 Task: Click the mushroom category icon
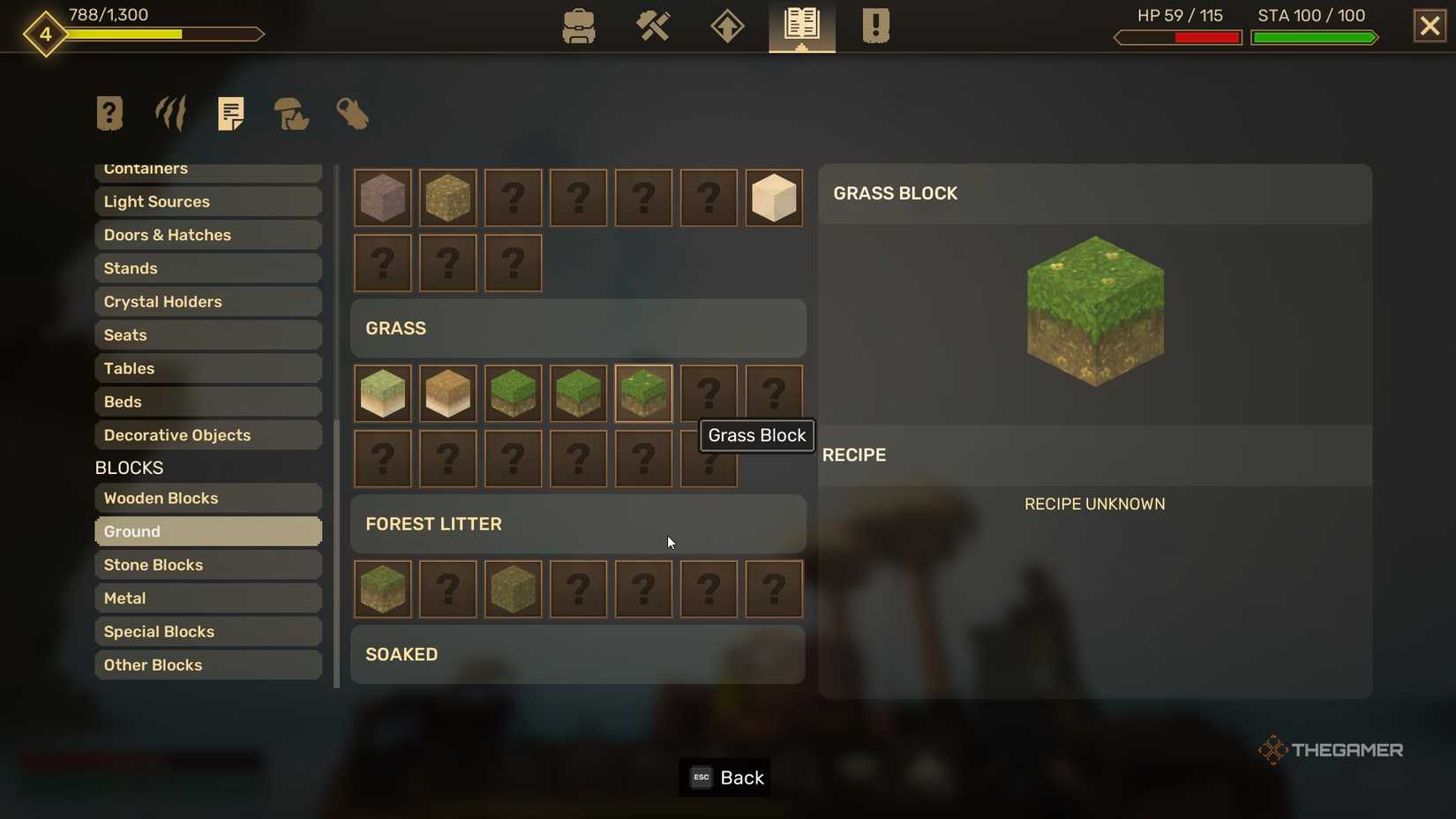(291, 115)
